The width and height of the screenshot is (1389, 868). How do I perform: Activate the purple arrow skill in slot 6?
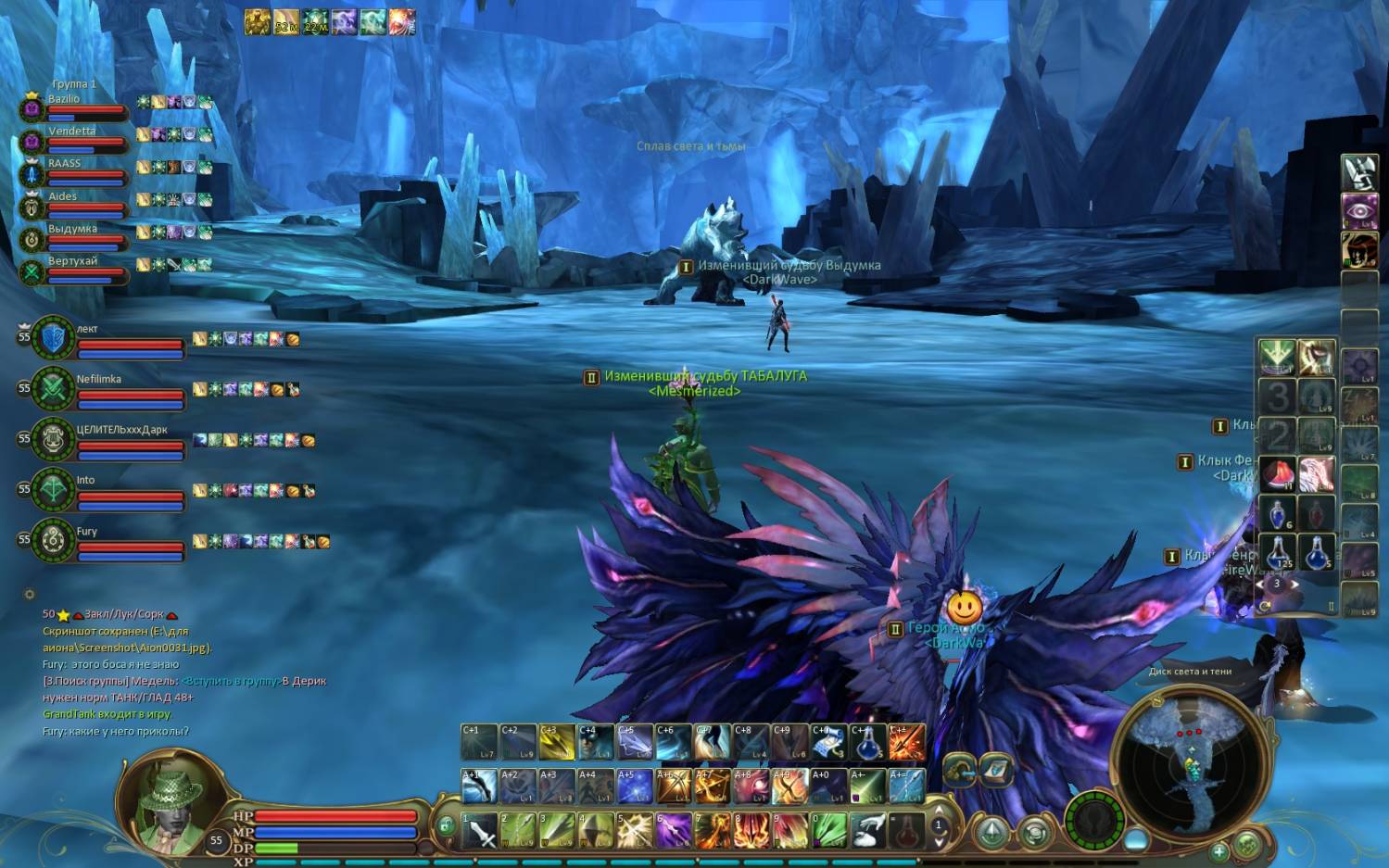tap(674, 831)
